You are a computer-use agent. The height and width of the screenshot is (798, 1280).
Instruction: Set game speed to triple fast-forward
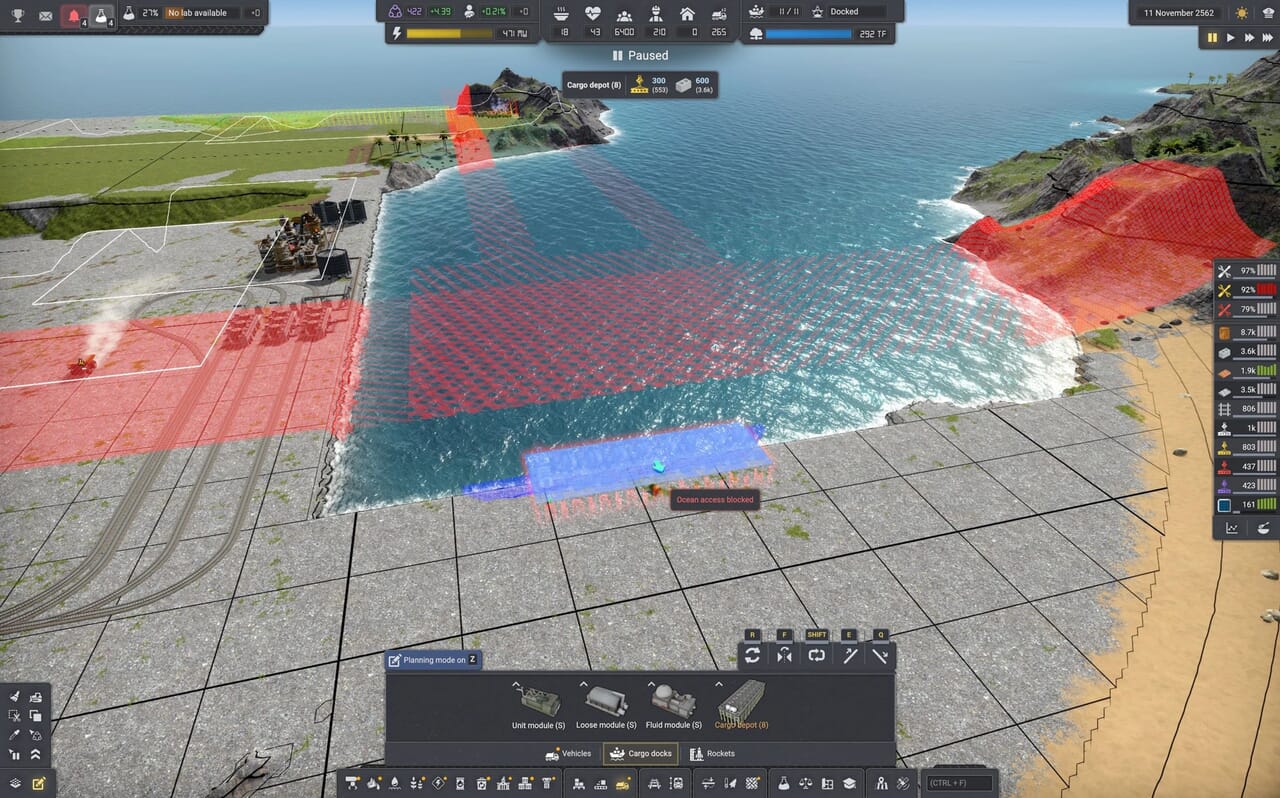tap(1268, 38)
